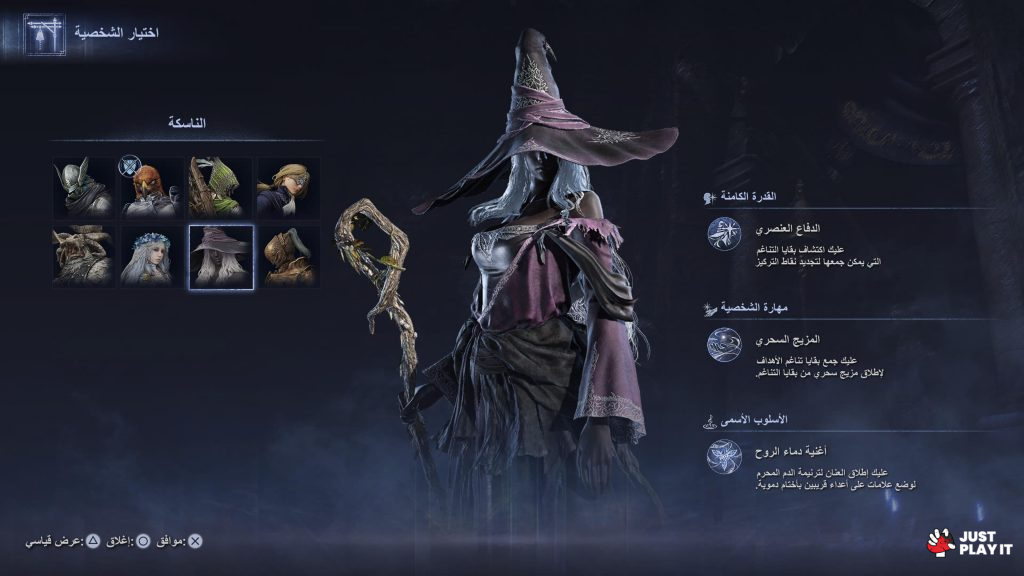Choose the horned Raider portrait

pos(85,257)
